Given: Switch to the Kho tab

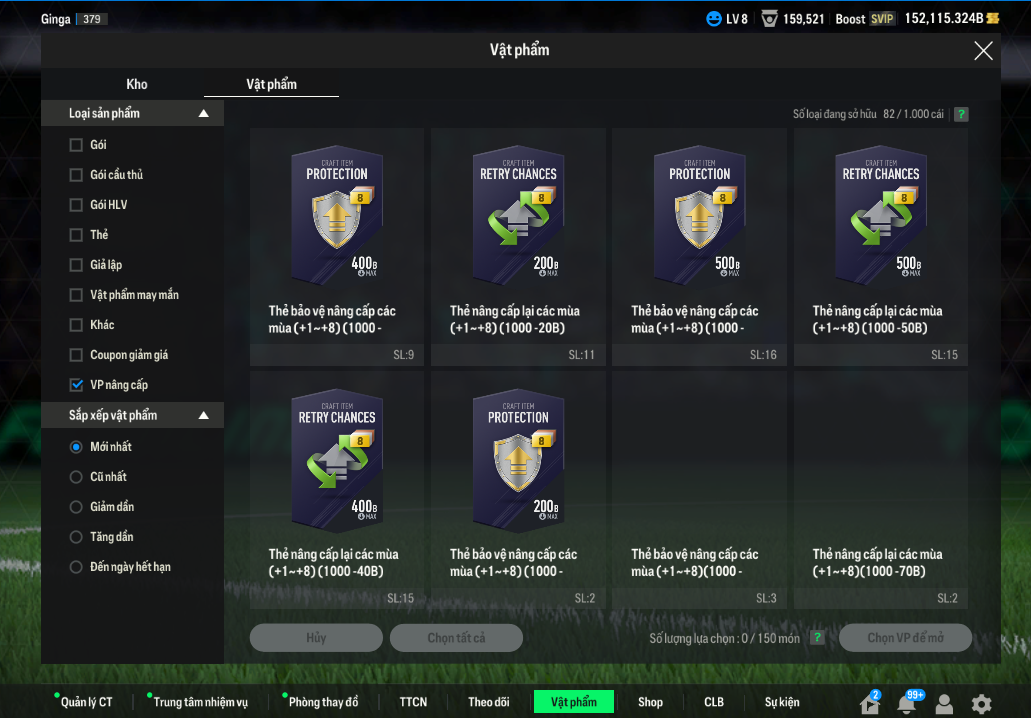Looking at the screenshot, I should tap(137, 85).
